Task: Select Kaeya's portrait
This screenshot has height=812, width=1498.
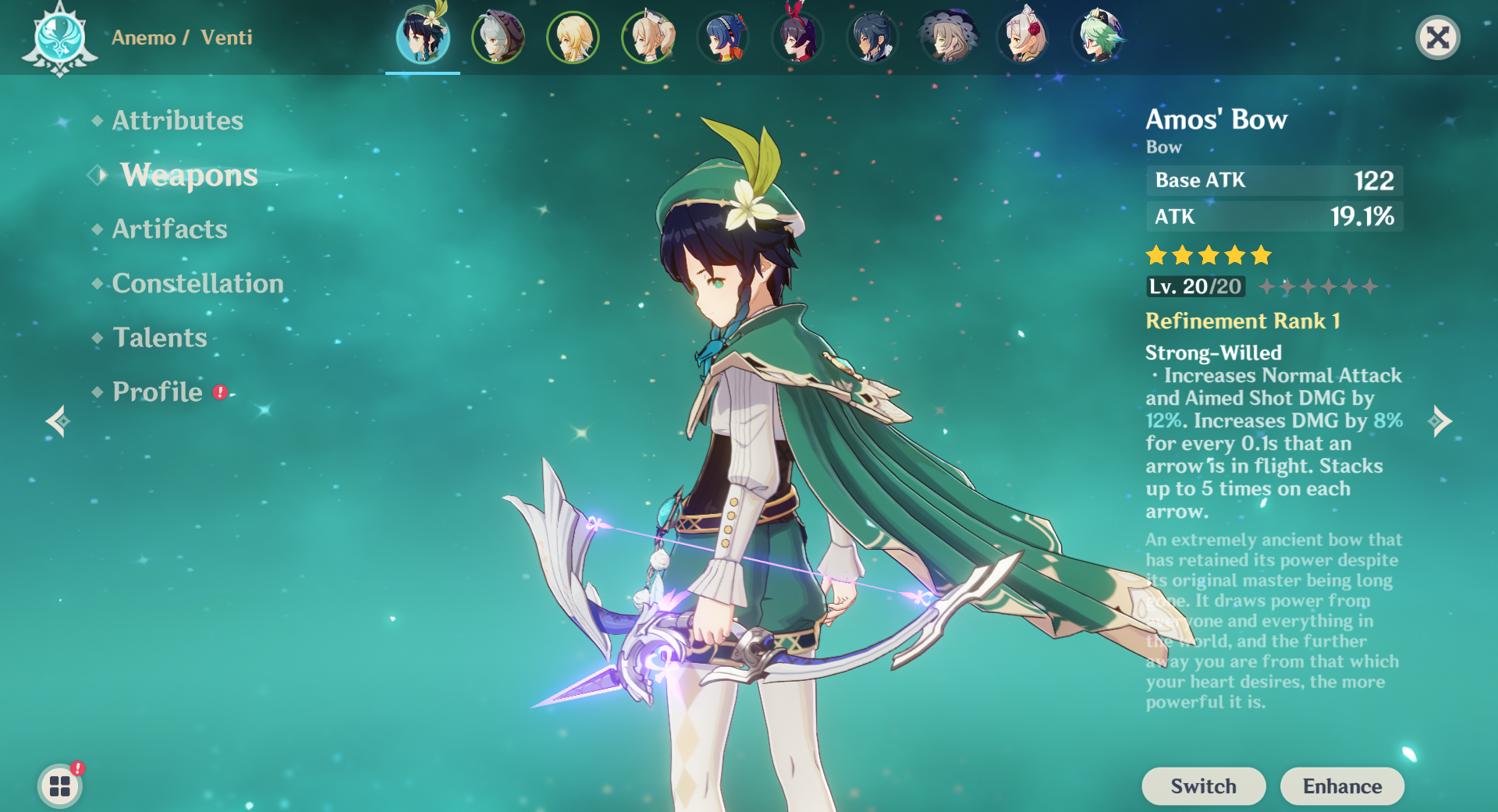Action: coord(872,37)
